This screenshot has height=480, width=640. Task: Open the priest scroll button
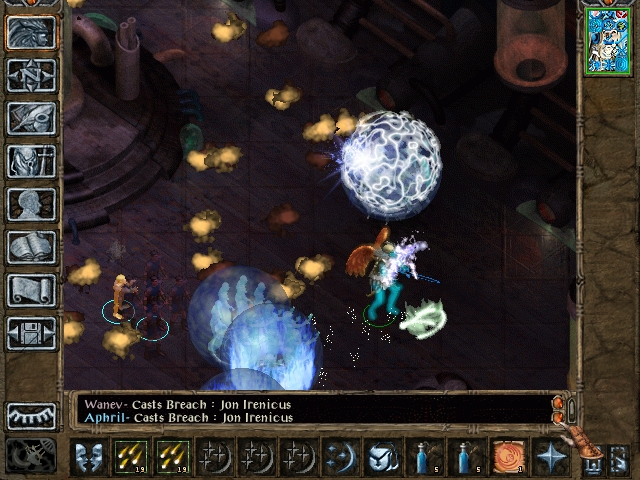click(x=31, y=291)
